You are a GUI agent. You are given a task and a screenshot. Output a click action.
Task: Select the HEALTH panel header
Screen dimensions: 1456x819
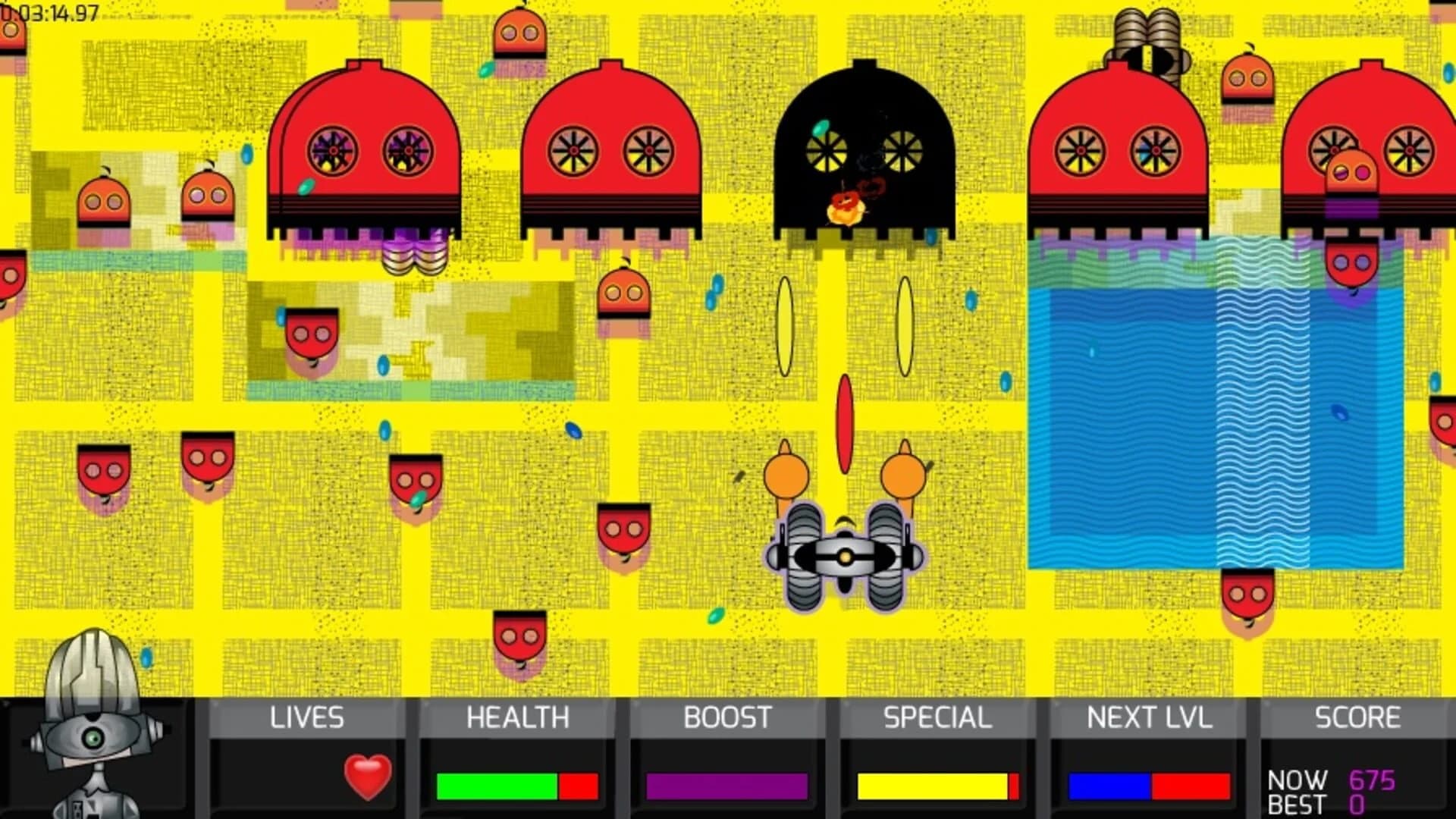(518, 715)
